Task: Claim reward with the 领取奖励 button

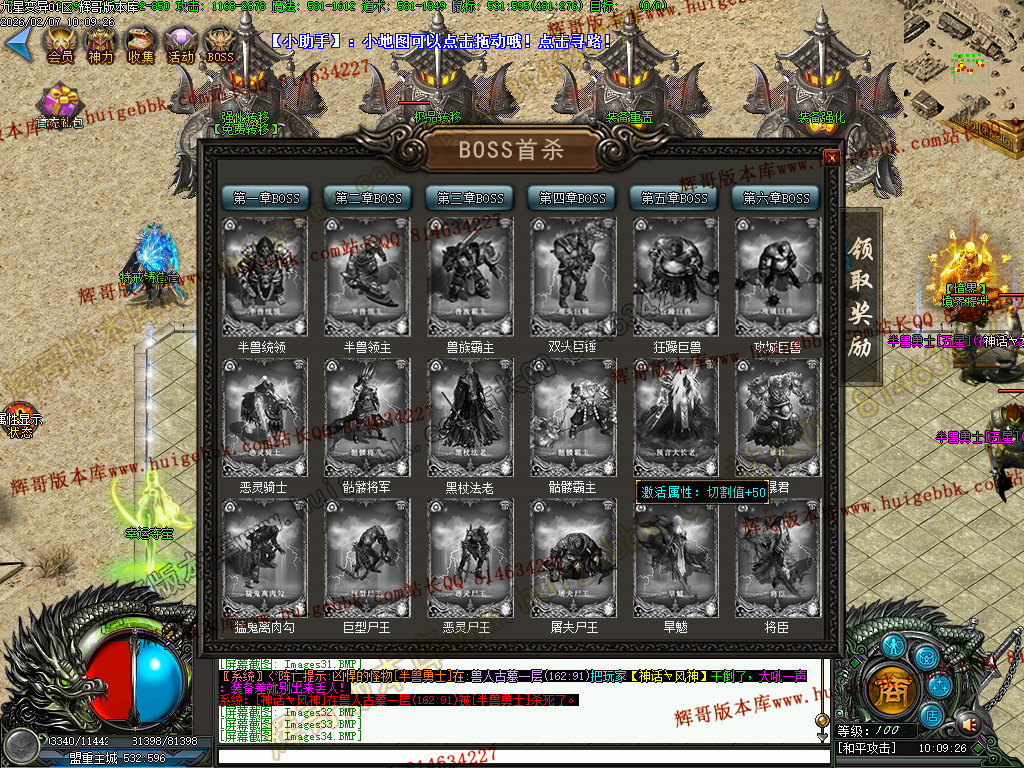Action: (862, 297)
